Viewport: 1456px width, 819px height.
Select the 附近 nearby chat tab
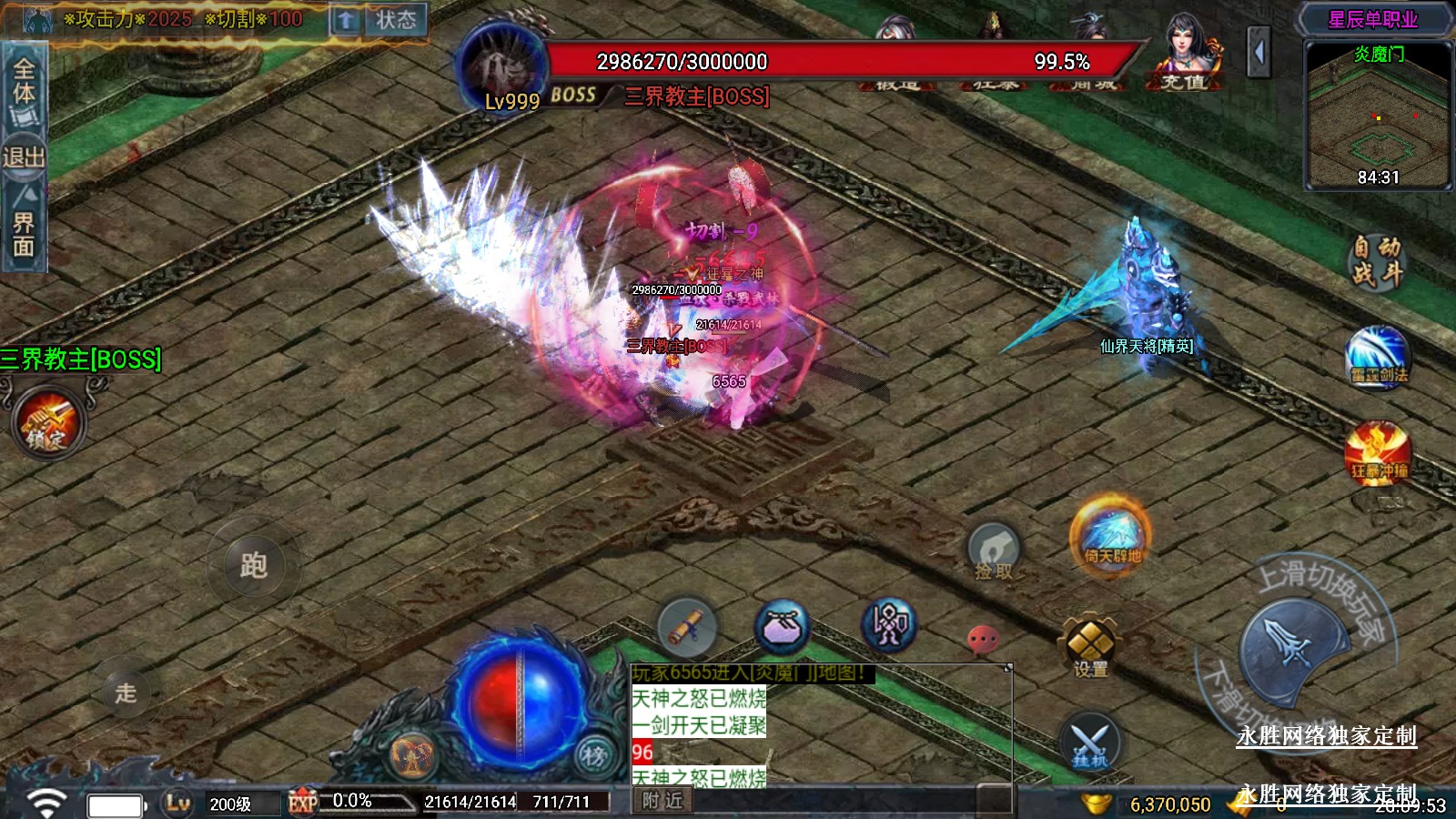coord(662,801)
